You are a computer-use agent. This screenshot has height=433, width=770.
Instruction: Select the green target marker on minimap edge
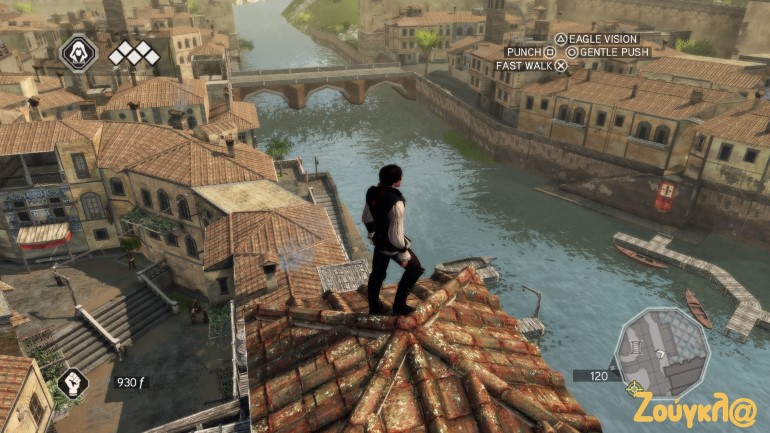pos(632,387)
